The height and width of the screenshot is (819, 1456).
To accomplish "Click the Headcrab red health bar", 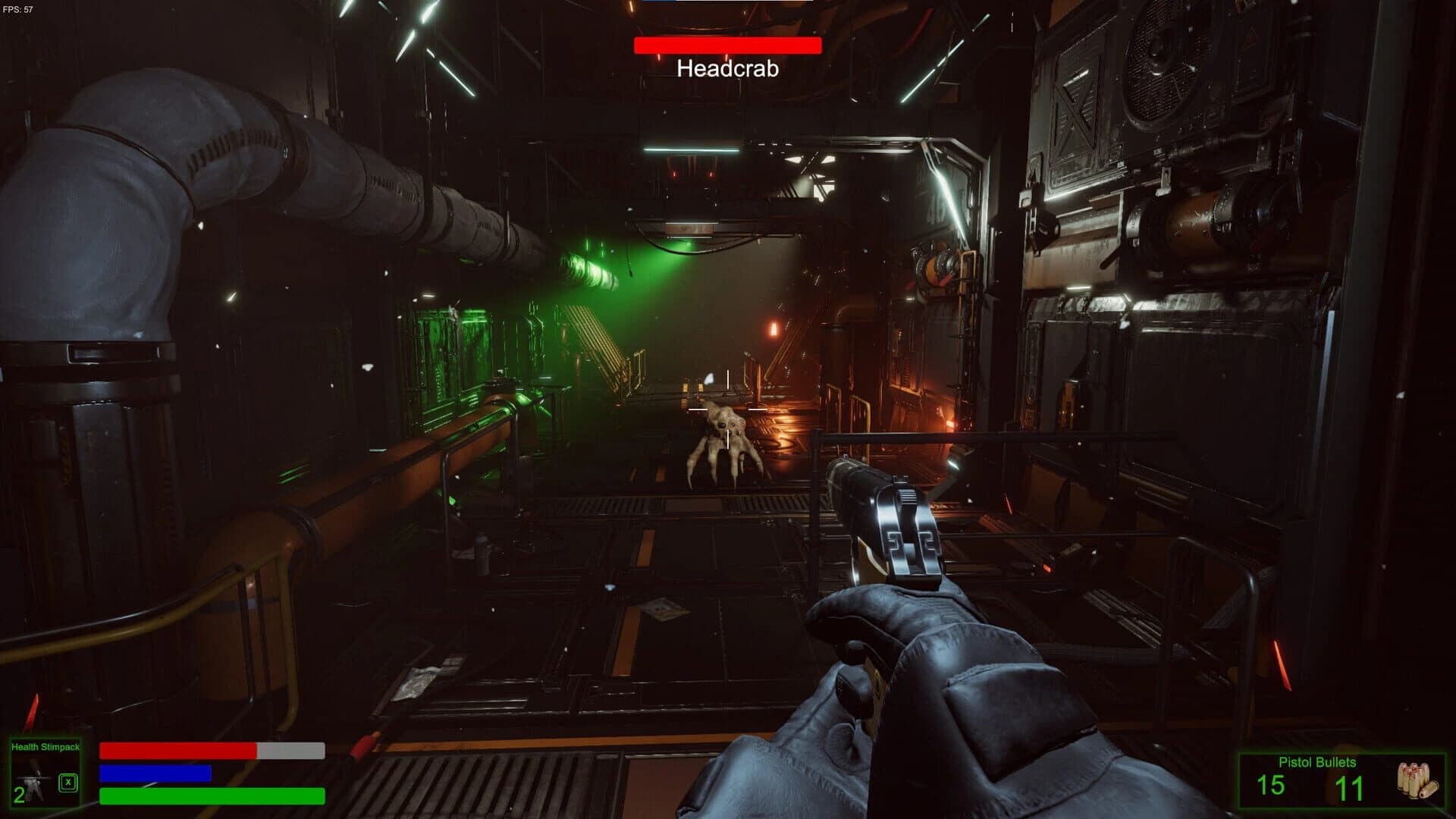I will pos(729,45).
